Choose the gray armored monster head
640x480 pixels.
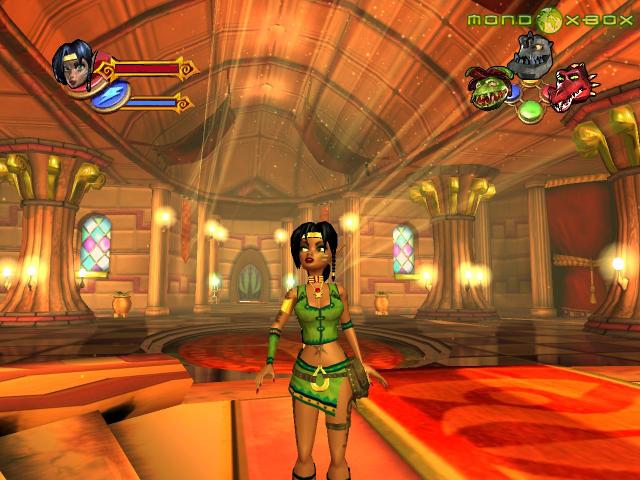[530, 55]
